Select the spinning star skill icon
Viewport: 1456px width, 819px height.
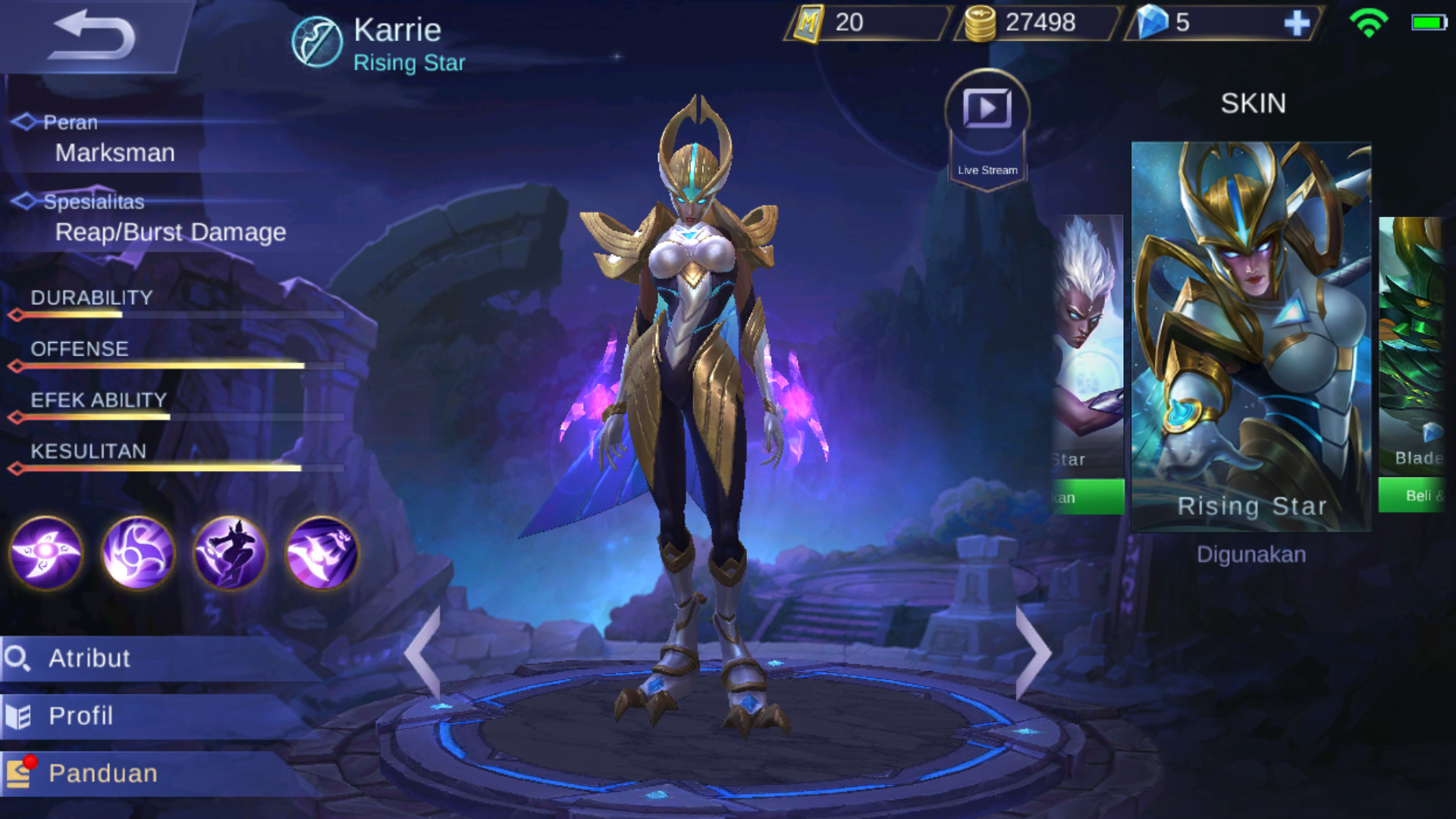click(46, 553)
